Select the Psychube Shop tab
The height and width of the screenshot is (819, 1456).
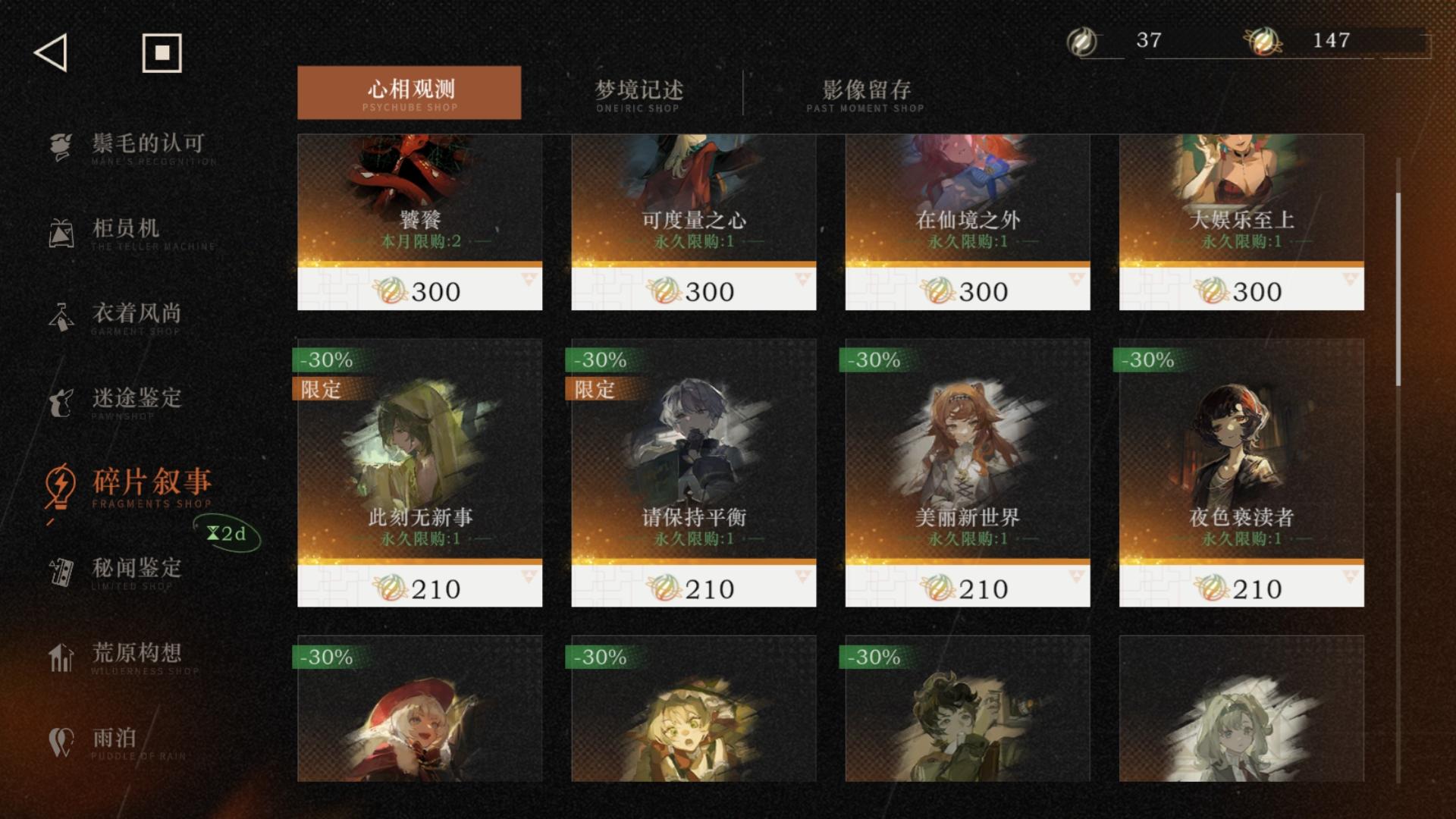(410, 93)
